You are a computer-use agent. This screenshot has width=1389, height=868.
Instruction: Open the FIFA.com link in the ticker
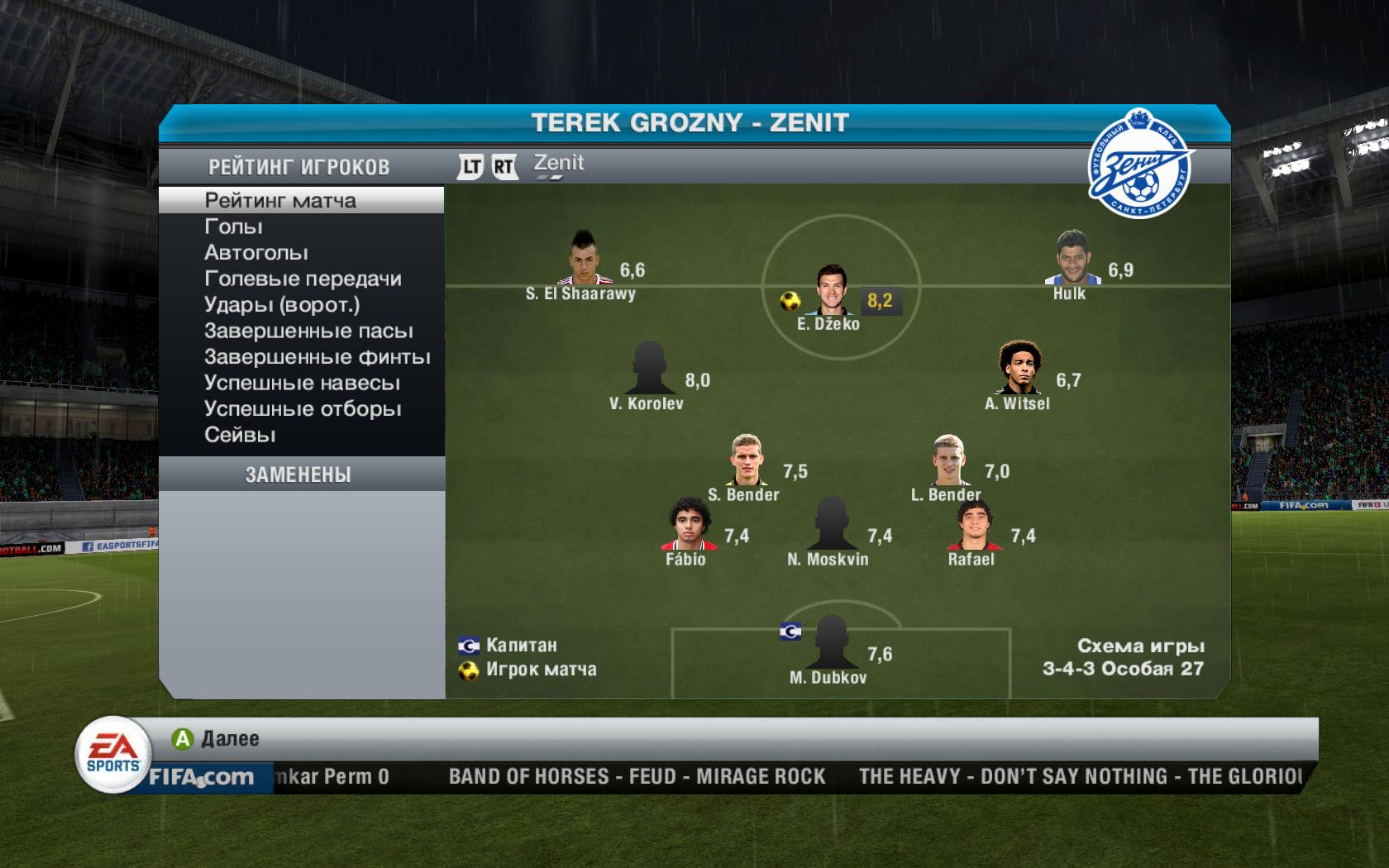[x=201, y=778]
